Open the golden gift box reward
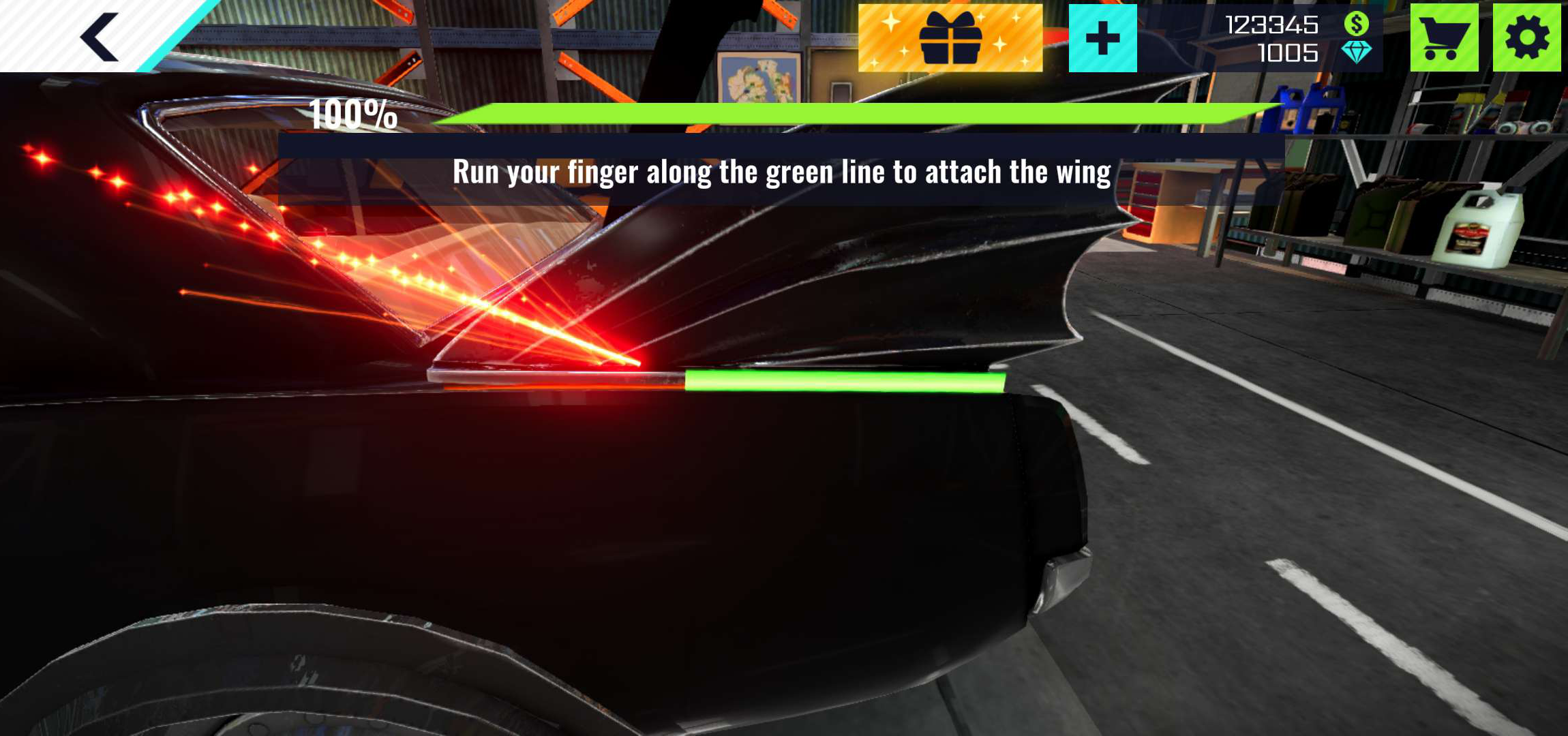Screen dimensions: 1568x736 (950, 38)
